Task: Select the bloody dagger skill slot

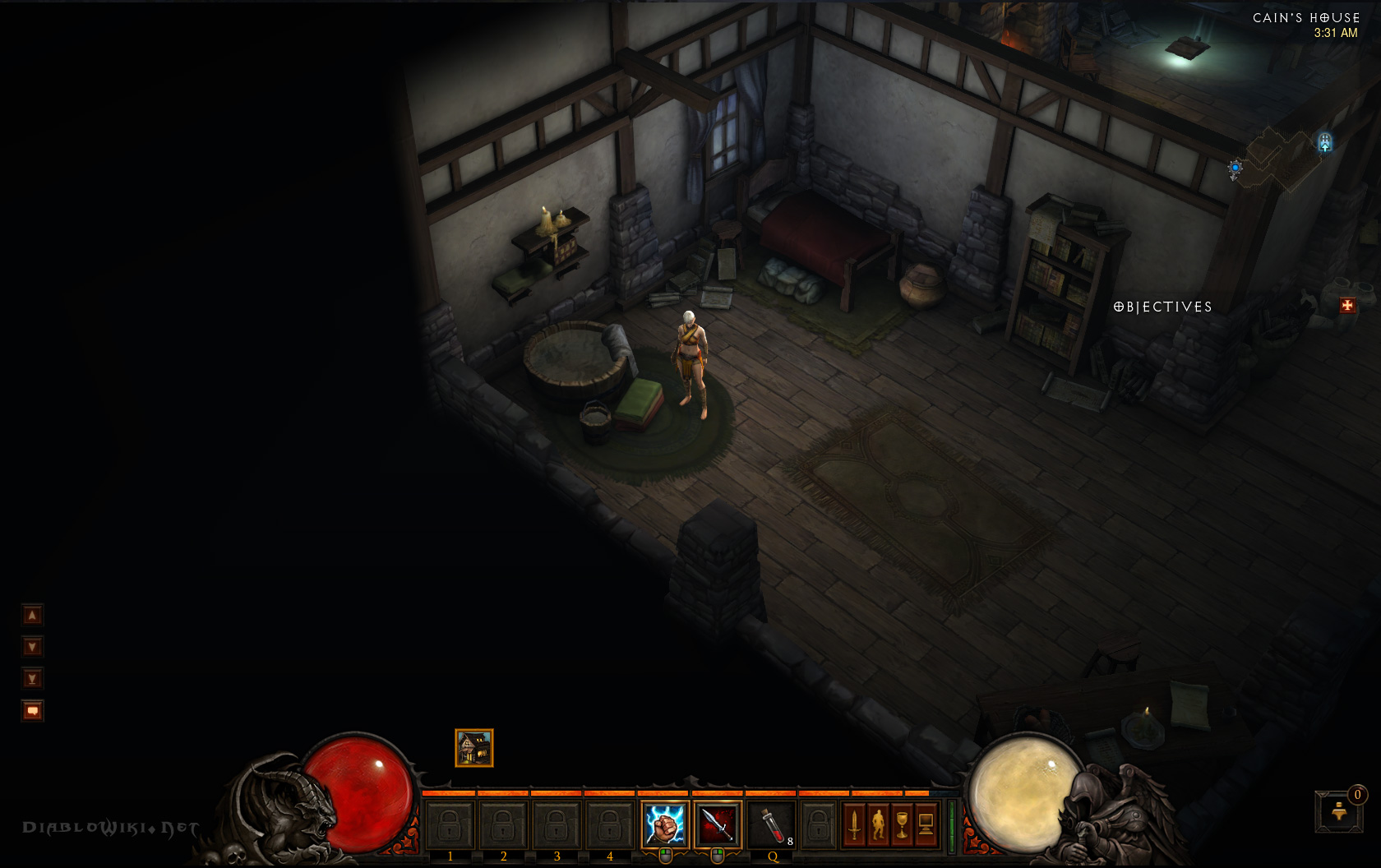Action: tap(718, 824)
